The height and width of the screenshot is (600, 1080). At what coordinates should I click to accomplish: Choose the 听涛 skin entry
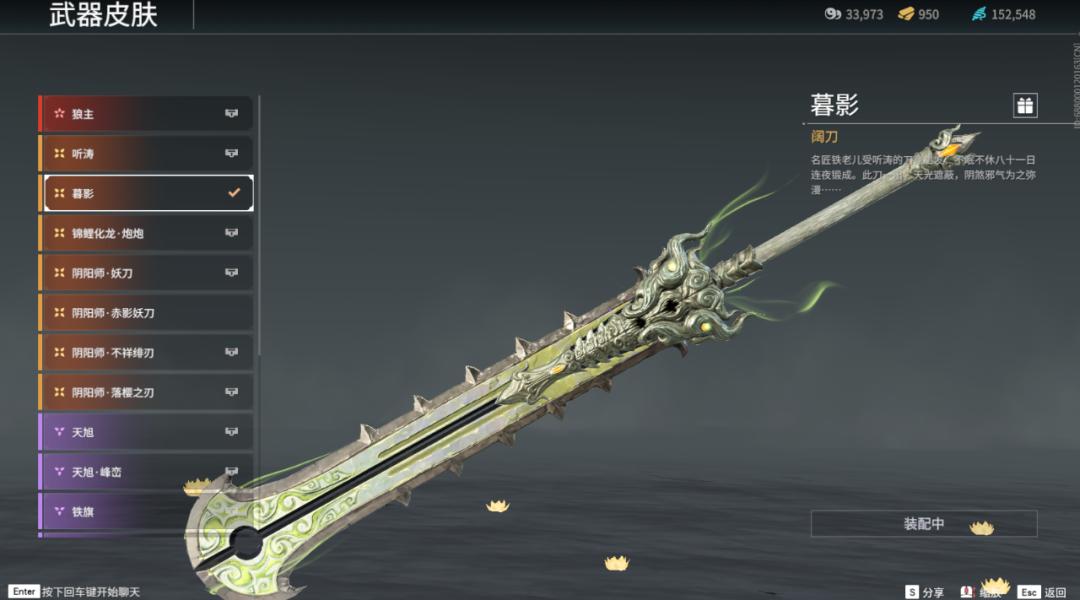[146, 153]
